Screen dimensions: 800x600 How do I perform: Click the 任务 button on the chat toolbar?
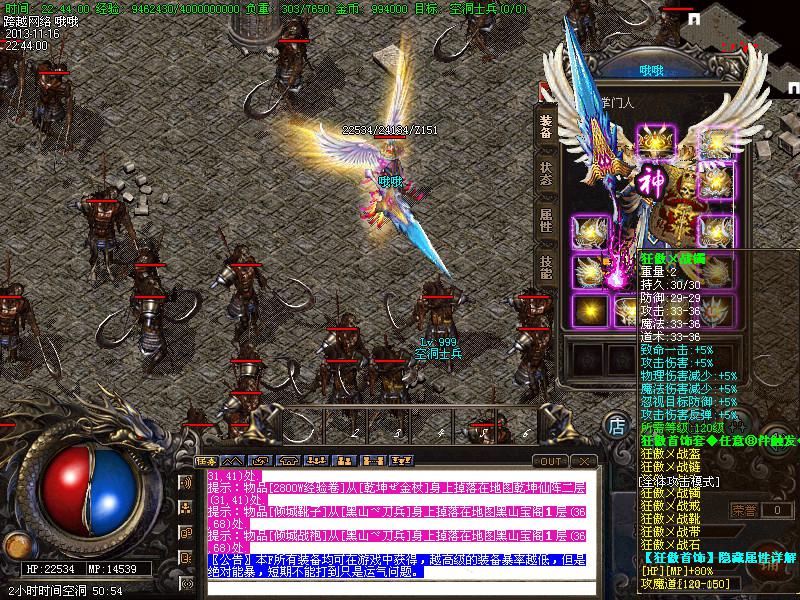tap(207, 461)
